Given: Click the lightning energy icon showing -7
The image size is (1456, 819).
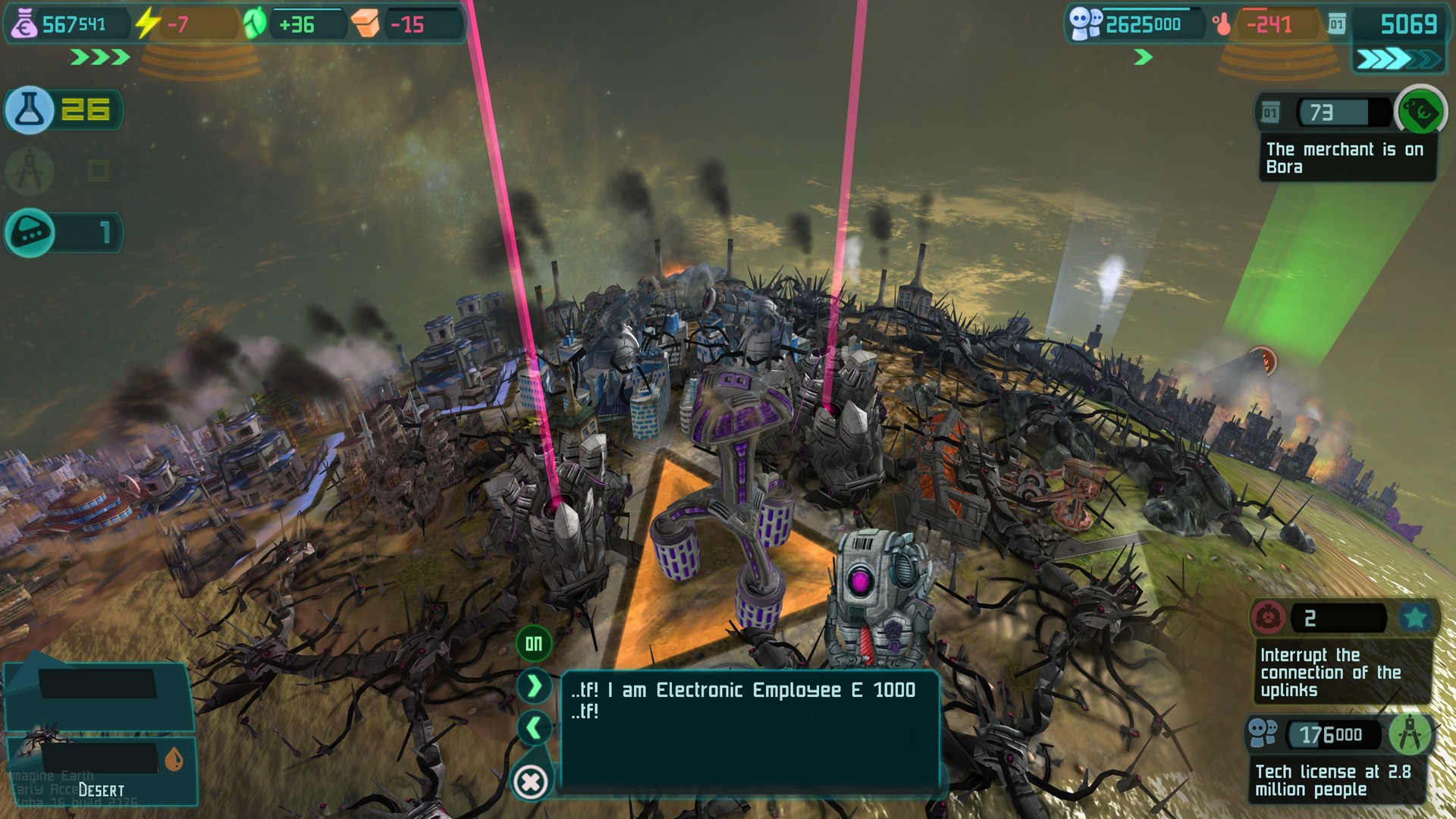Looking at the screenshot, I should click(x=145, y=23).
